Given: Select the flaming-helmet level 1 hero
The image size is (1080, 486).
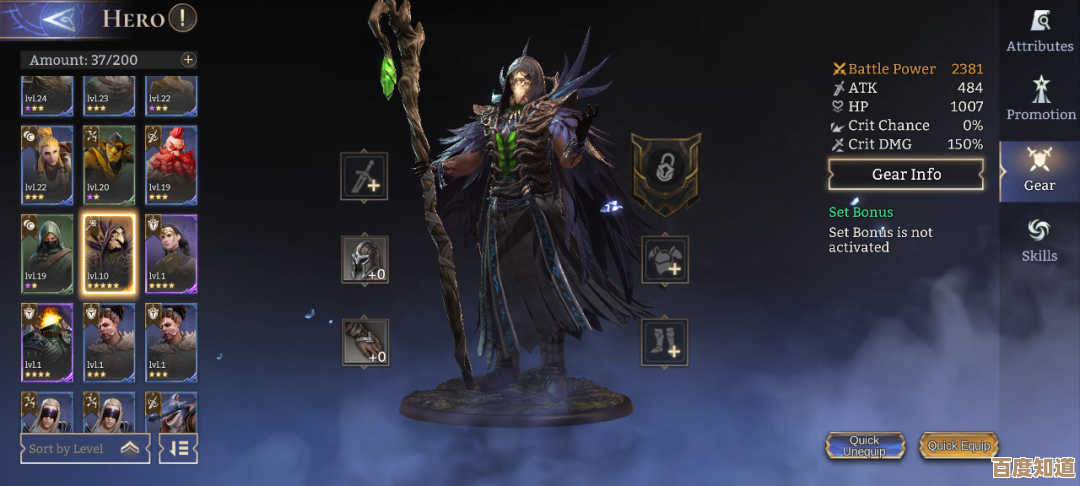Looking at the screenshot, I should [x=48, y=340].
